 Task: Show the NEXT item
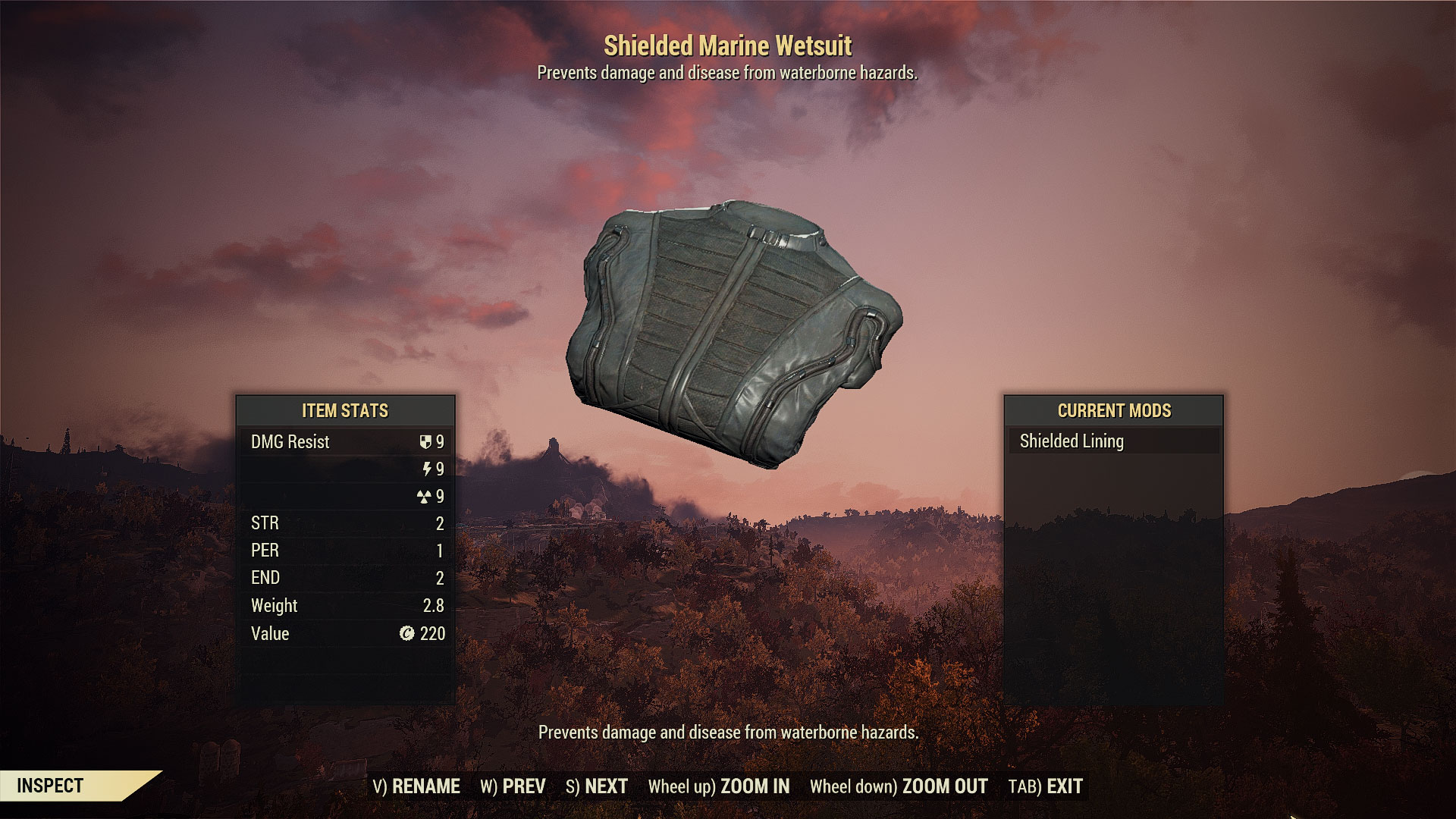tap(597, 786)
